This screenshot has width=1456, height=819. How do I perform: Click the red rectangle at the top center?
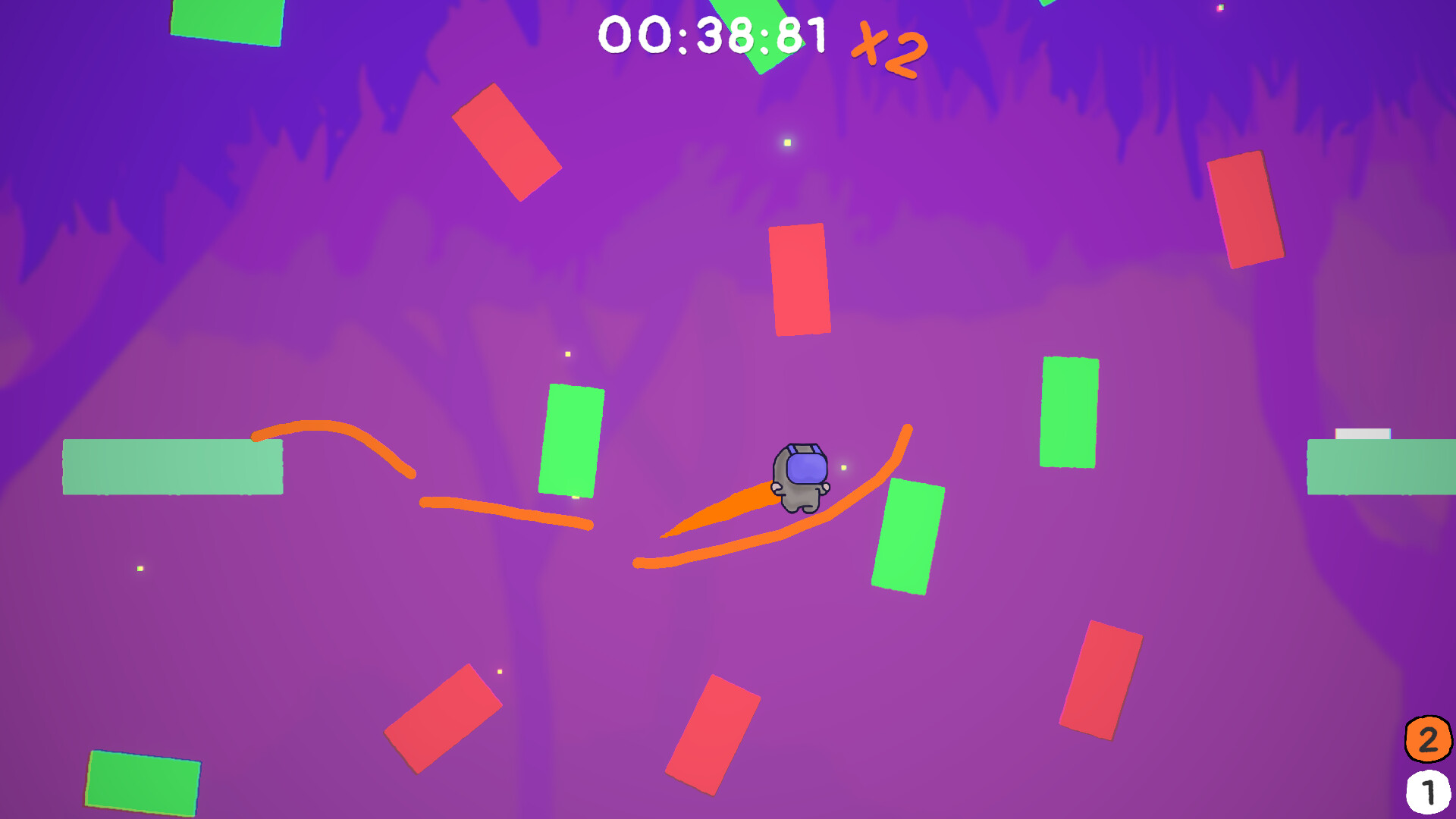point(798,278)
